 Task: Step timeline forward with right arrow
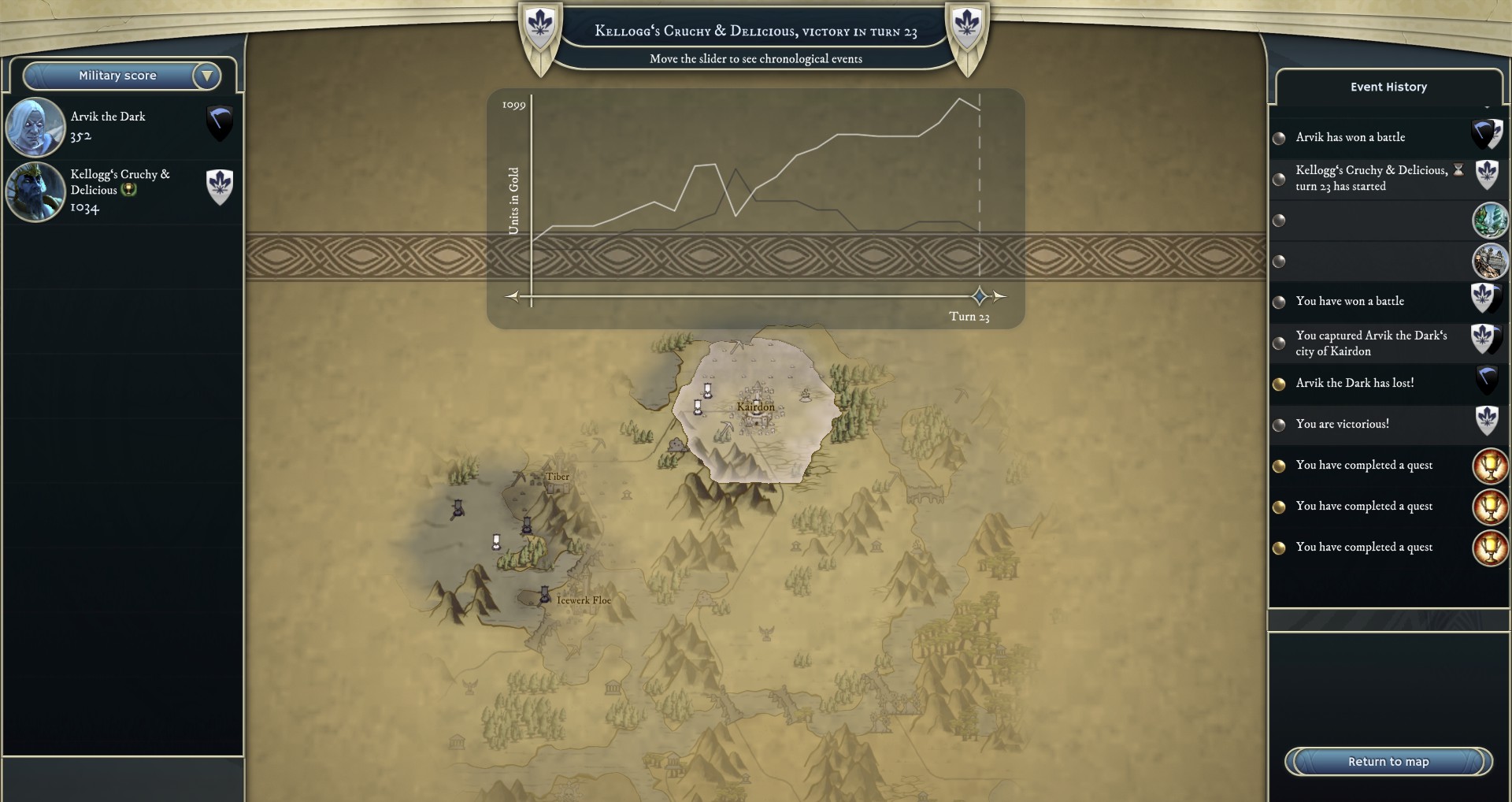point(999,296)
